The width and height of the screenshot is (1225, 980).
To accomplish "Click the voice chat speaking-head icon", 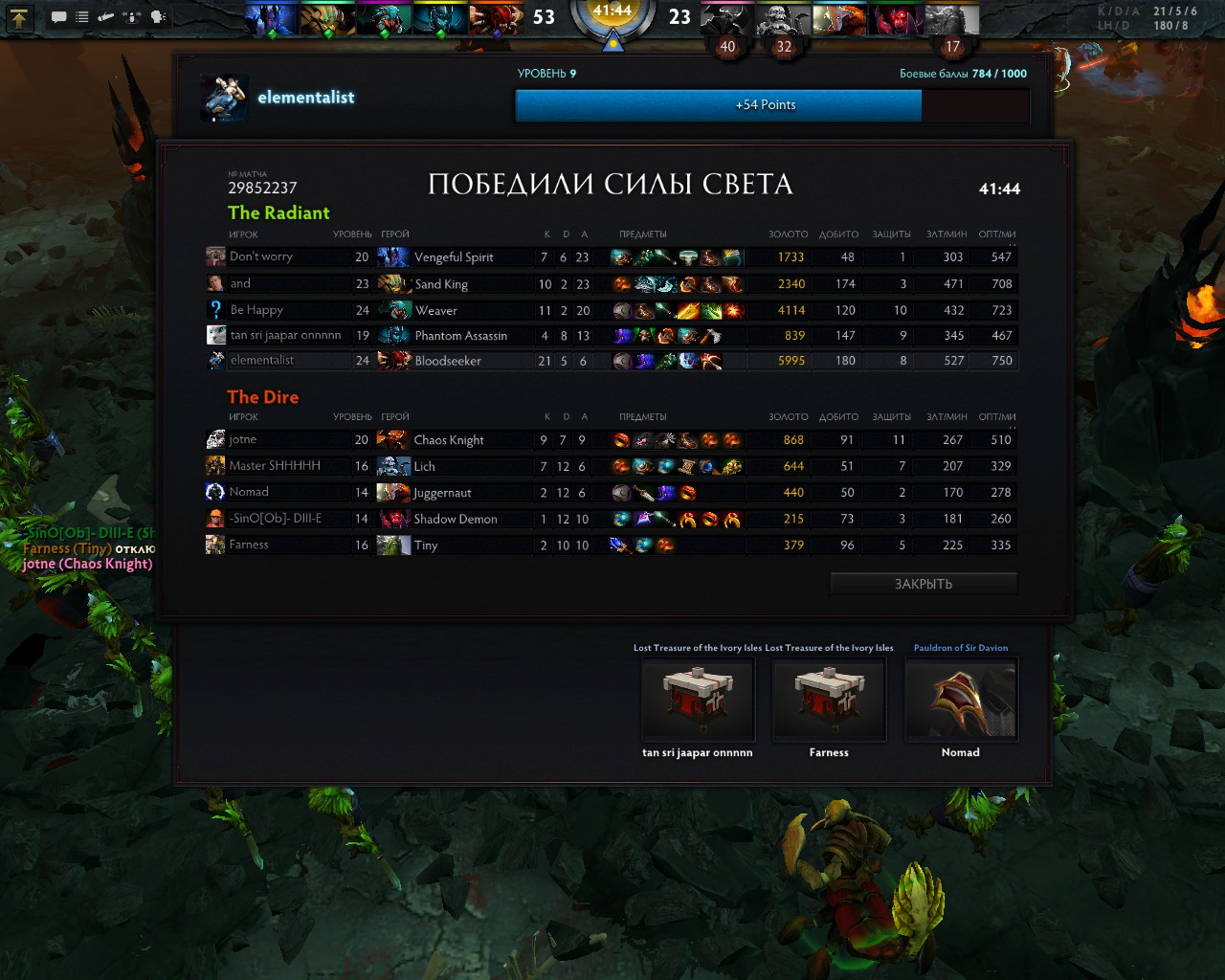I will (x=158, y=16).
